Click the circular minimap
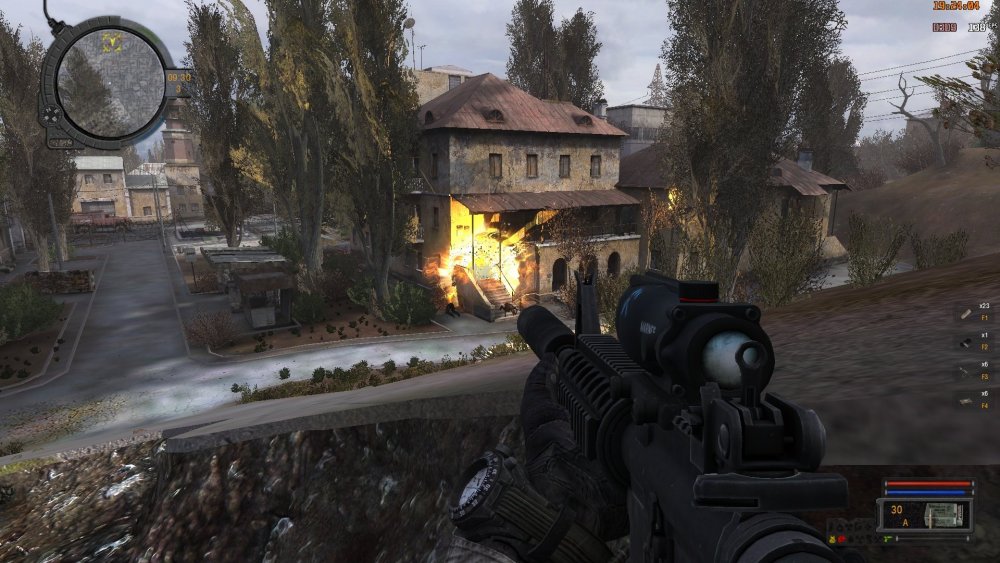 click(x=110, y=80)
